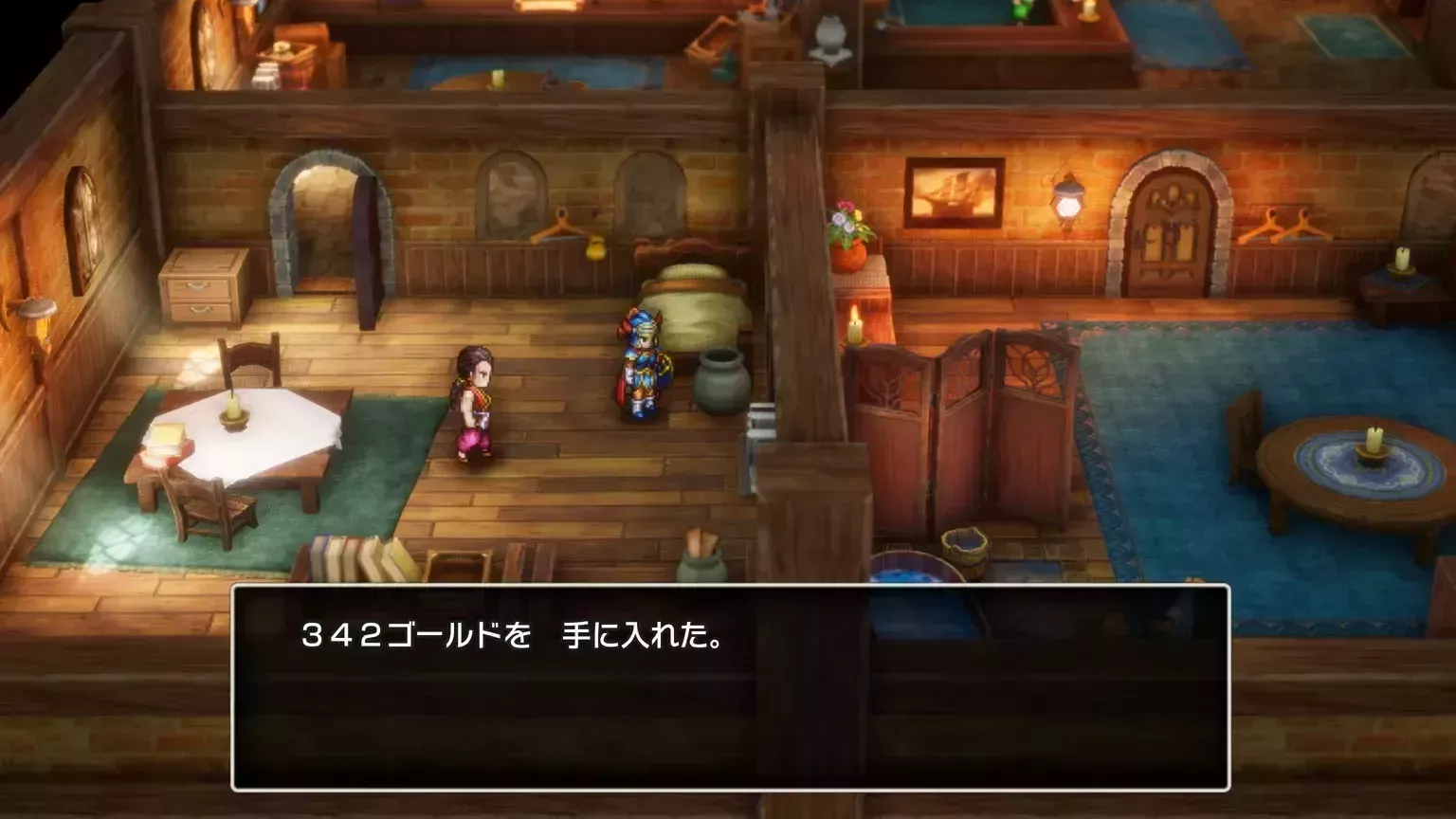Click the chest of drawers on the left
The image size is (1456, 819).
point(200,286)
